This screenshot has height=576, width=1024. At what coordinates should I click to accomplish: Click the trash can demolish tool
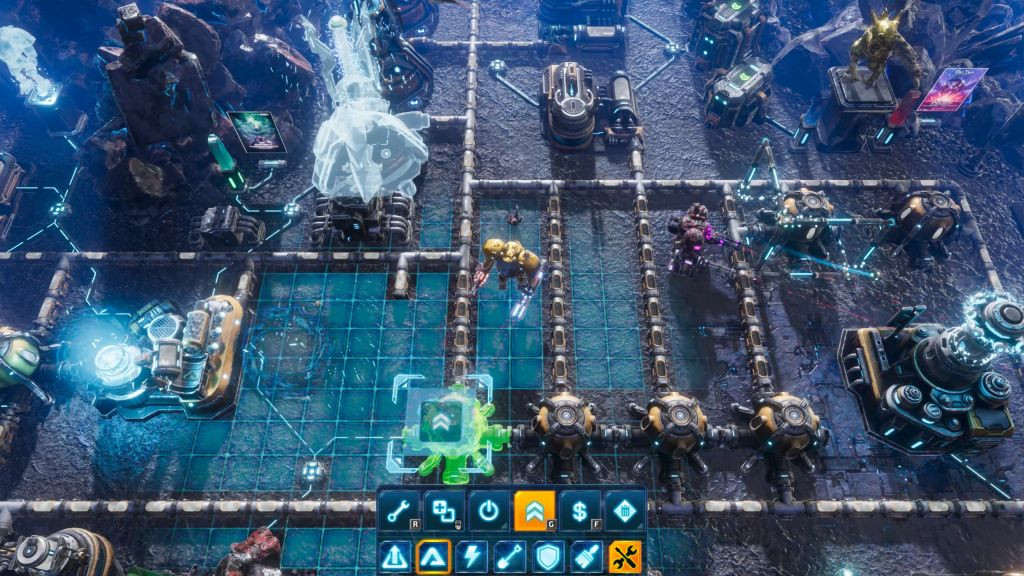click(x=624, y=510)
